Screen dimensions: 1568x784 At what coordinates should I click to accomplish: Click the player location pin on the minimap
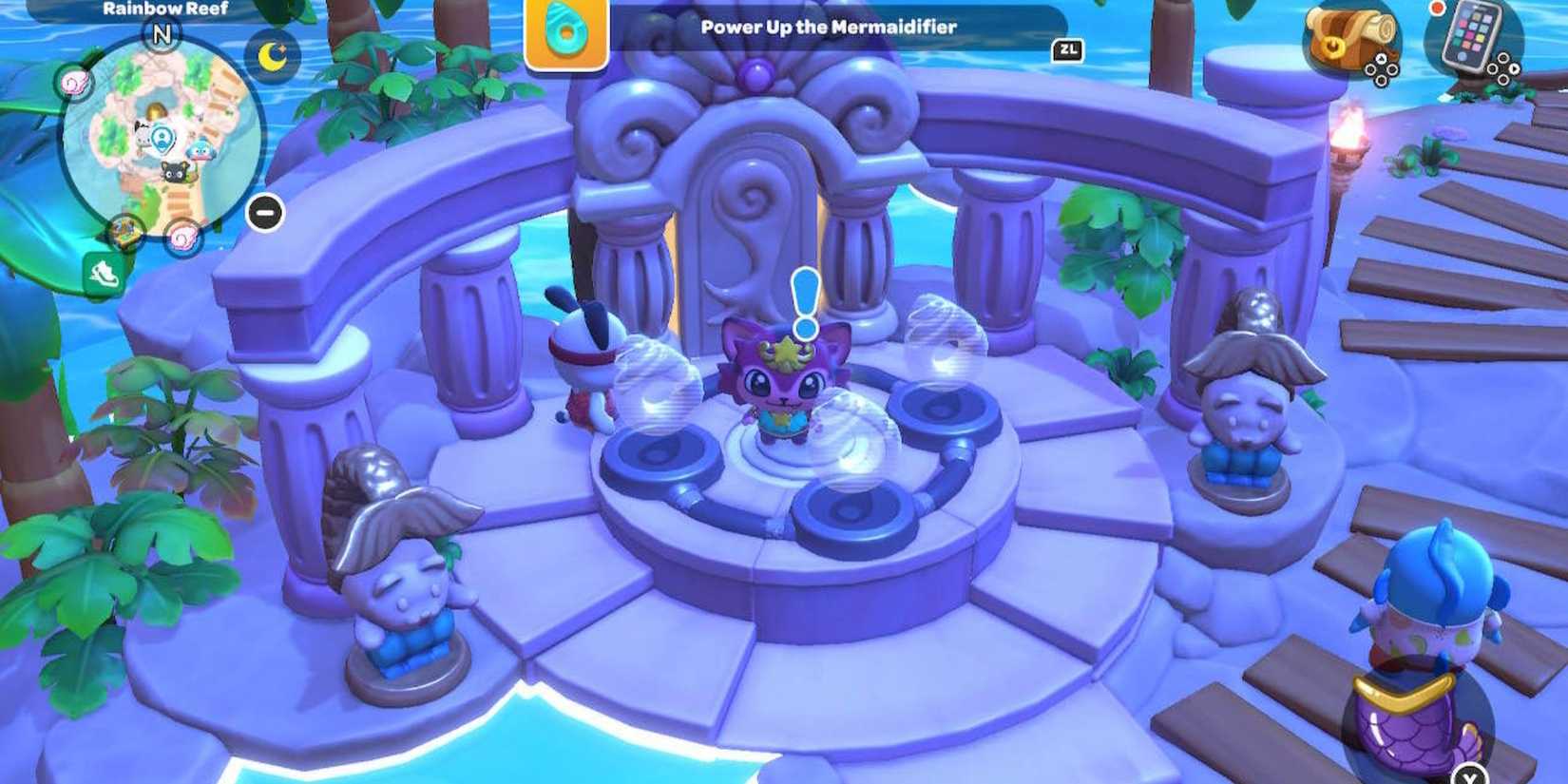[x=163, y=138]
